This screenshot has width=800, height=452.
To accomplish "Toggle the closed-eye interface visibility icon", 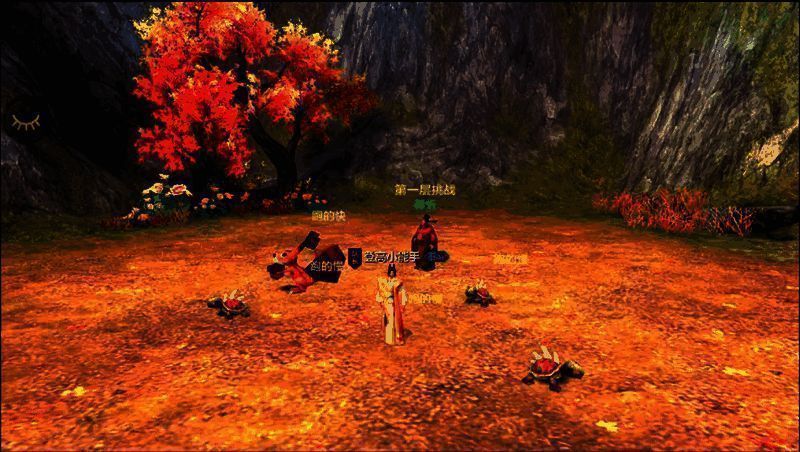I will 26,122.
